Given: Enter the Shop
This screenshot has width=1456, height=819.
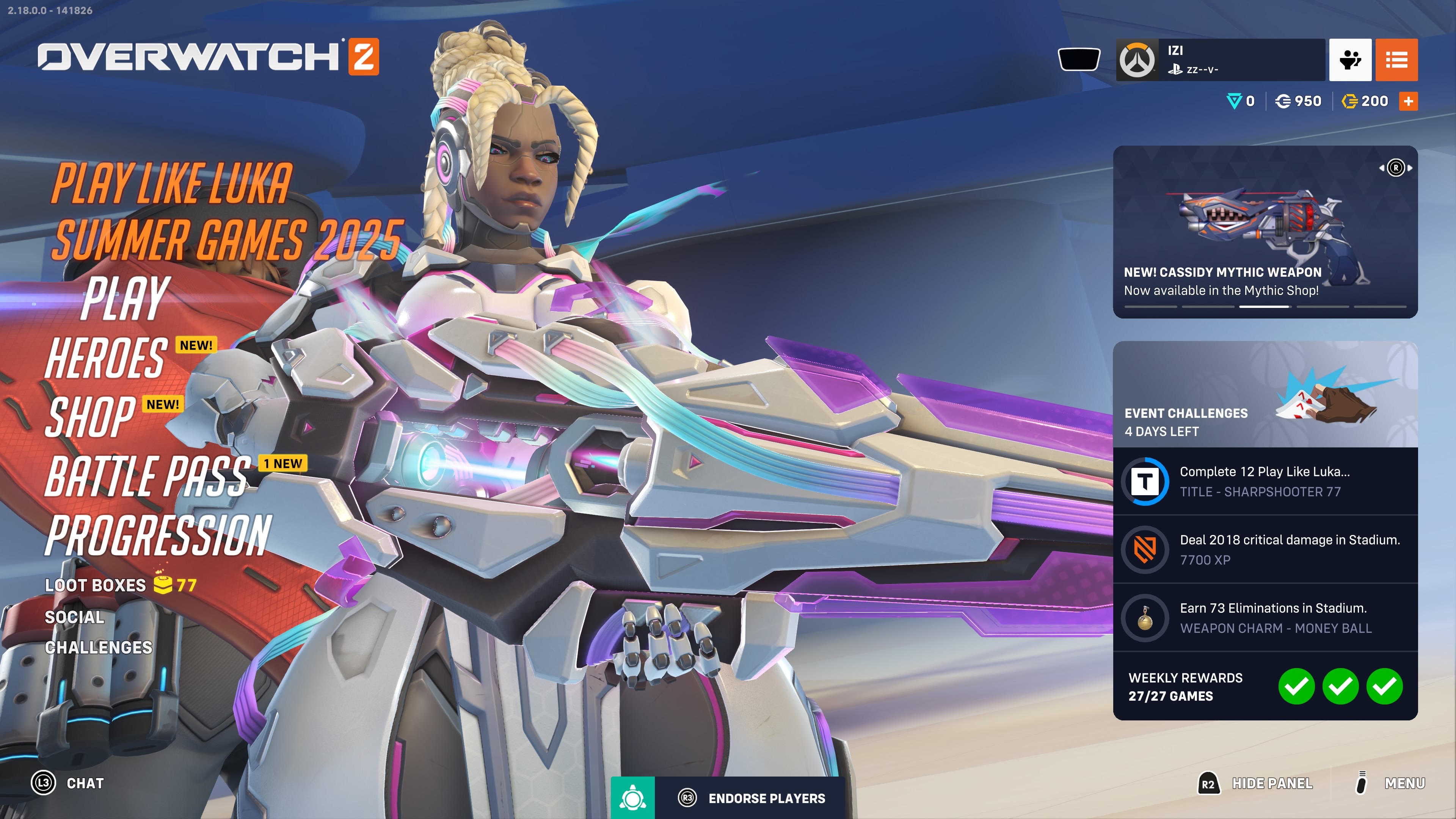Looking at the screenshot, I should tap(91, 417).
